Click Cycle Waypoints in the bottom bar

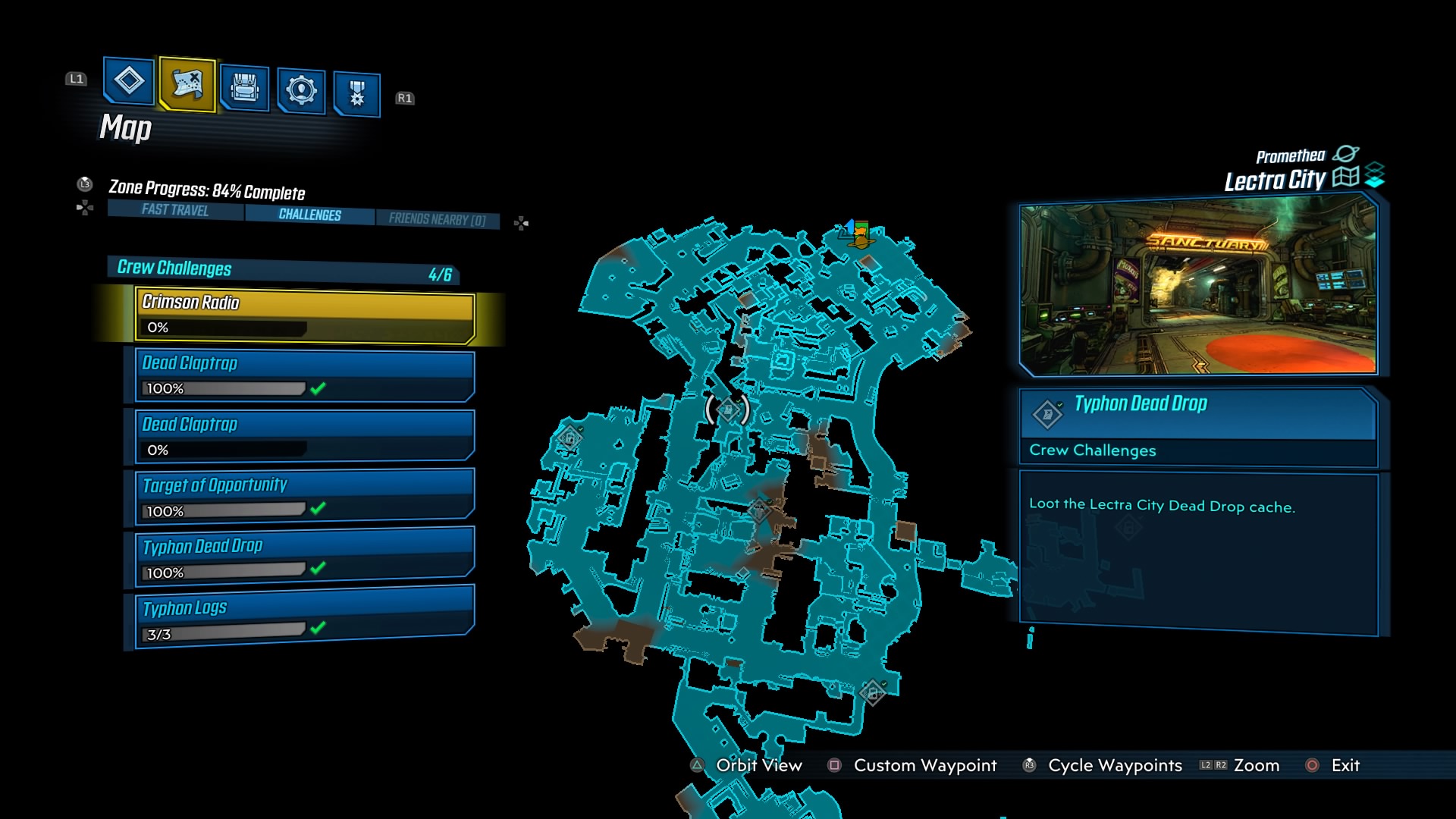(x=1115, y=765)
